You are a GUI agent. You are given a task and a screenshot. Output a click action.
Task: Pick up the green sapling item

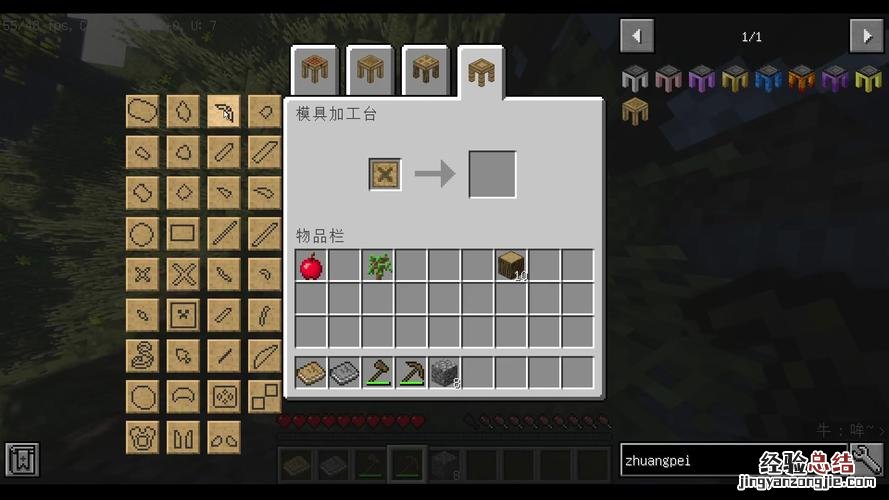pyautogui.click(x=379, y=266)
